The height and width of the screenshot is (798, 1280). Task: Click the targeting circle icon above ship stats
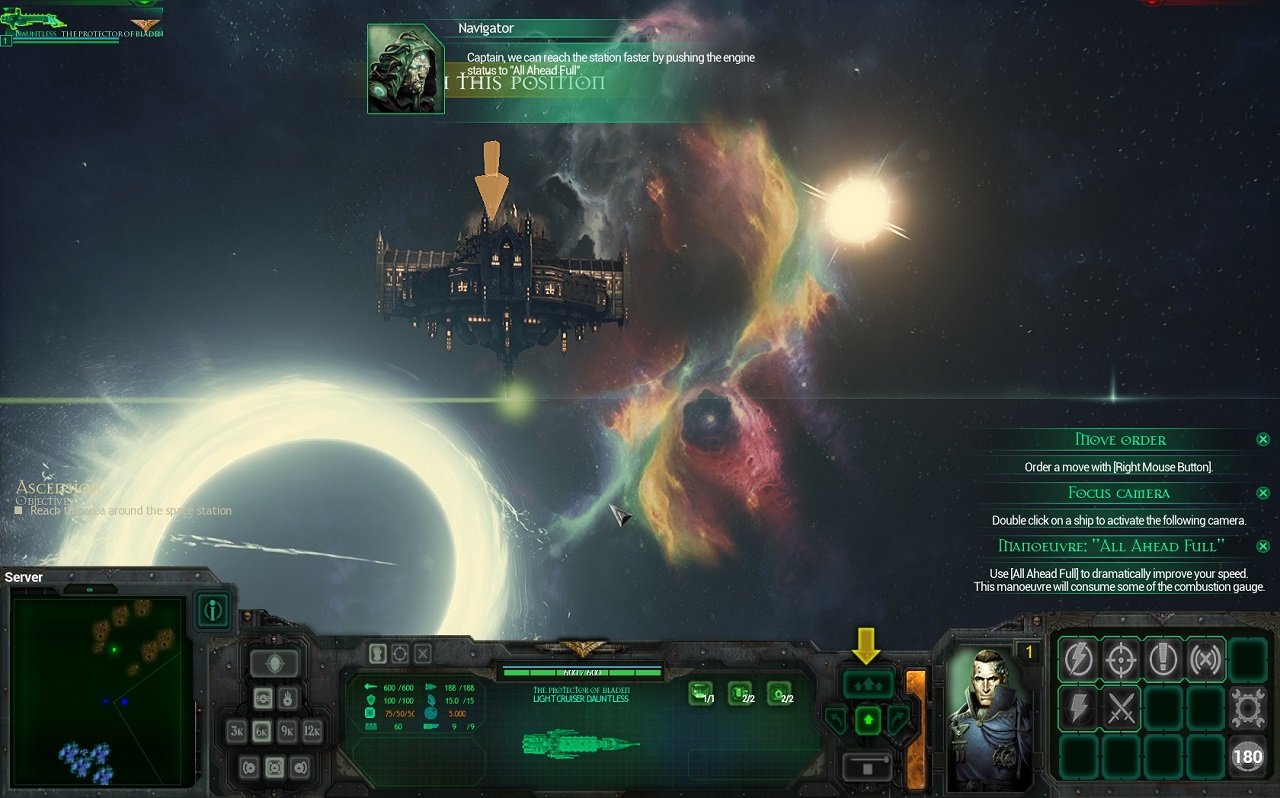coord(400,653)
